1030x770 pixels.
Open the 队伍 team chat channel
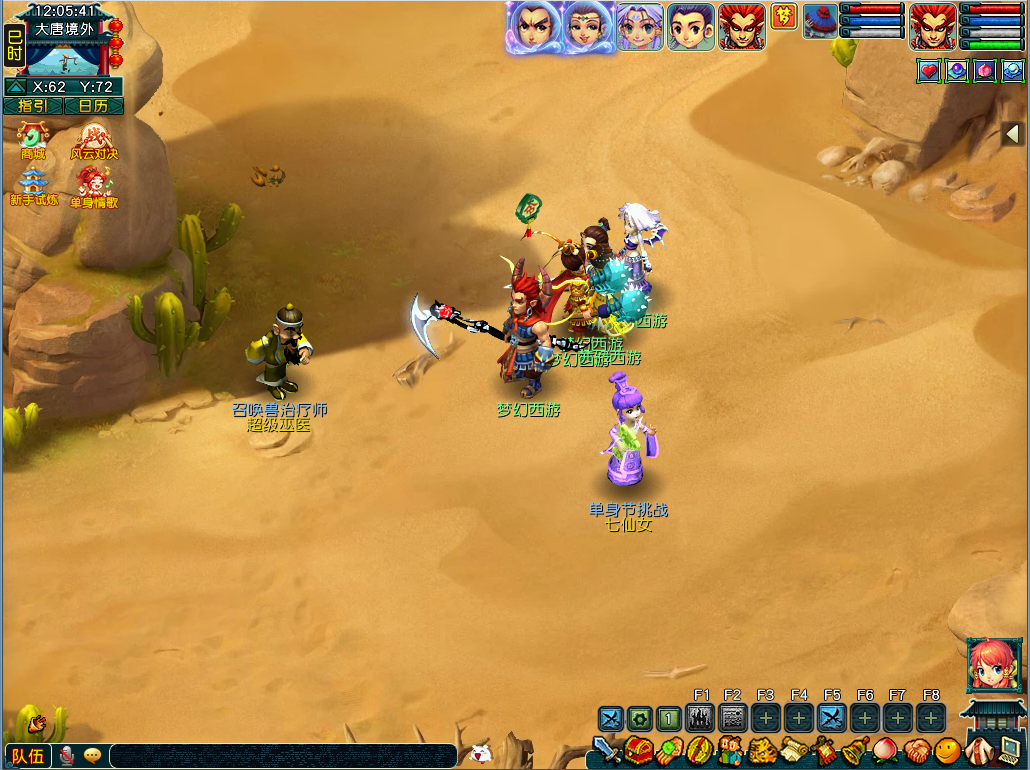pyautogui.click(x=27, y=756)
